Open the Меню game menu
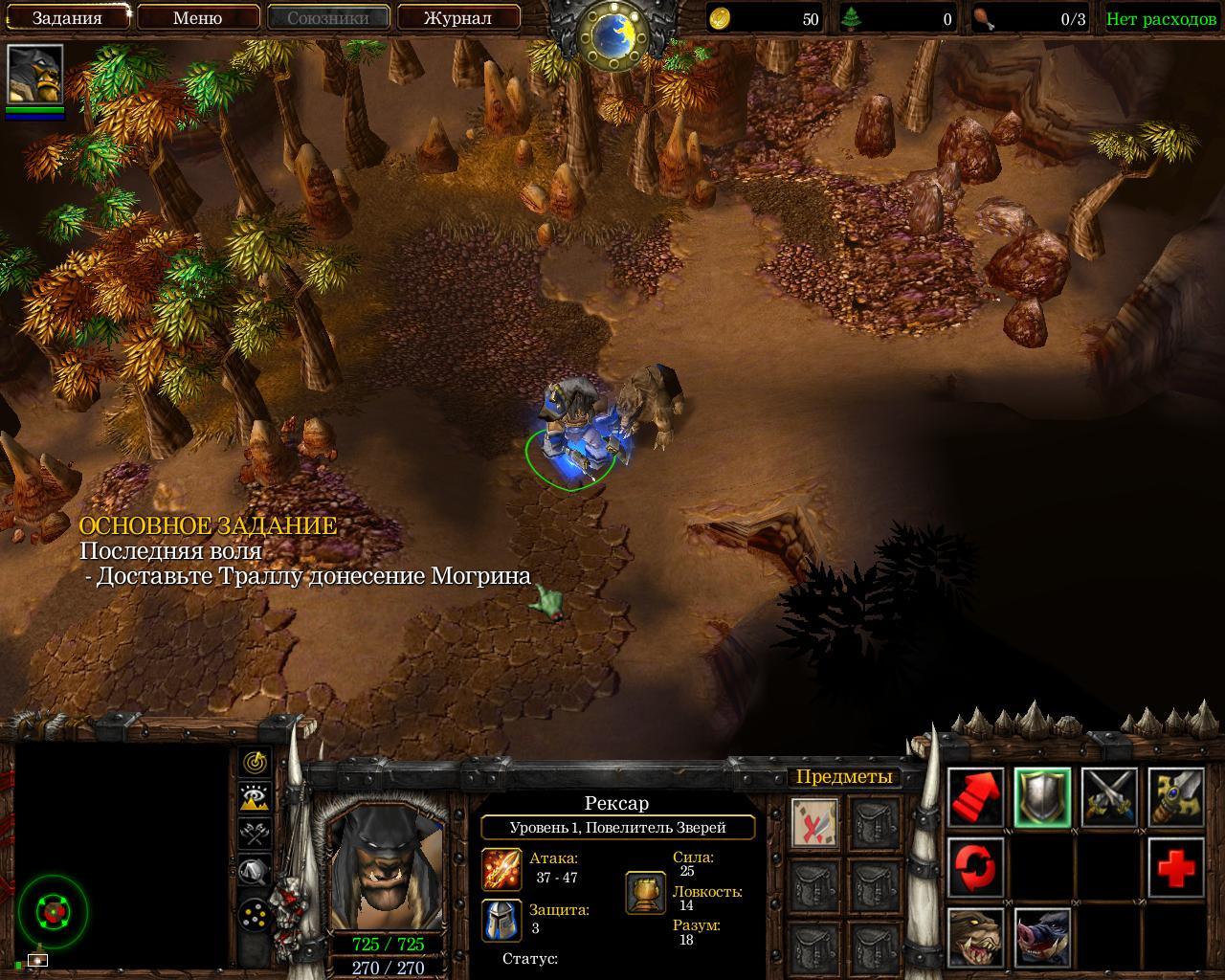Screen dimensions: 1225x980 (x=198, y=17)
